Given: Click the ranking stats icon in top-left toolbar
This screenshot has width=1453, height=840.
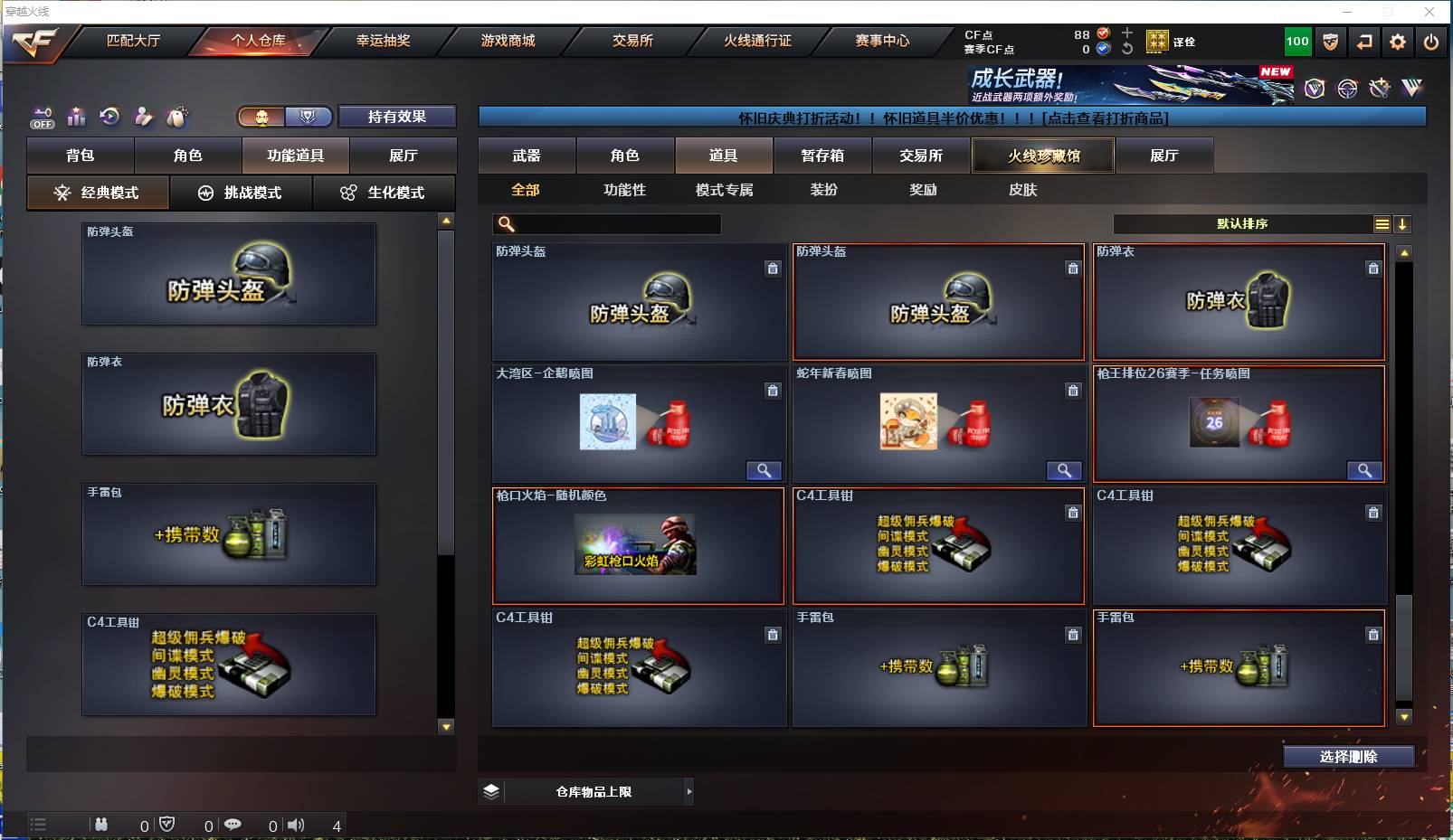Looking at the screenshot, I should [76, 116].
